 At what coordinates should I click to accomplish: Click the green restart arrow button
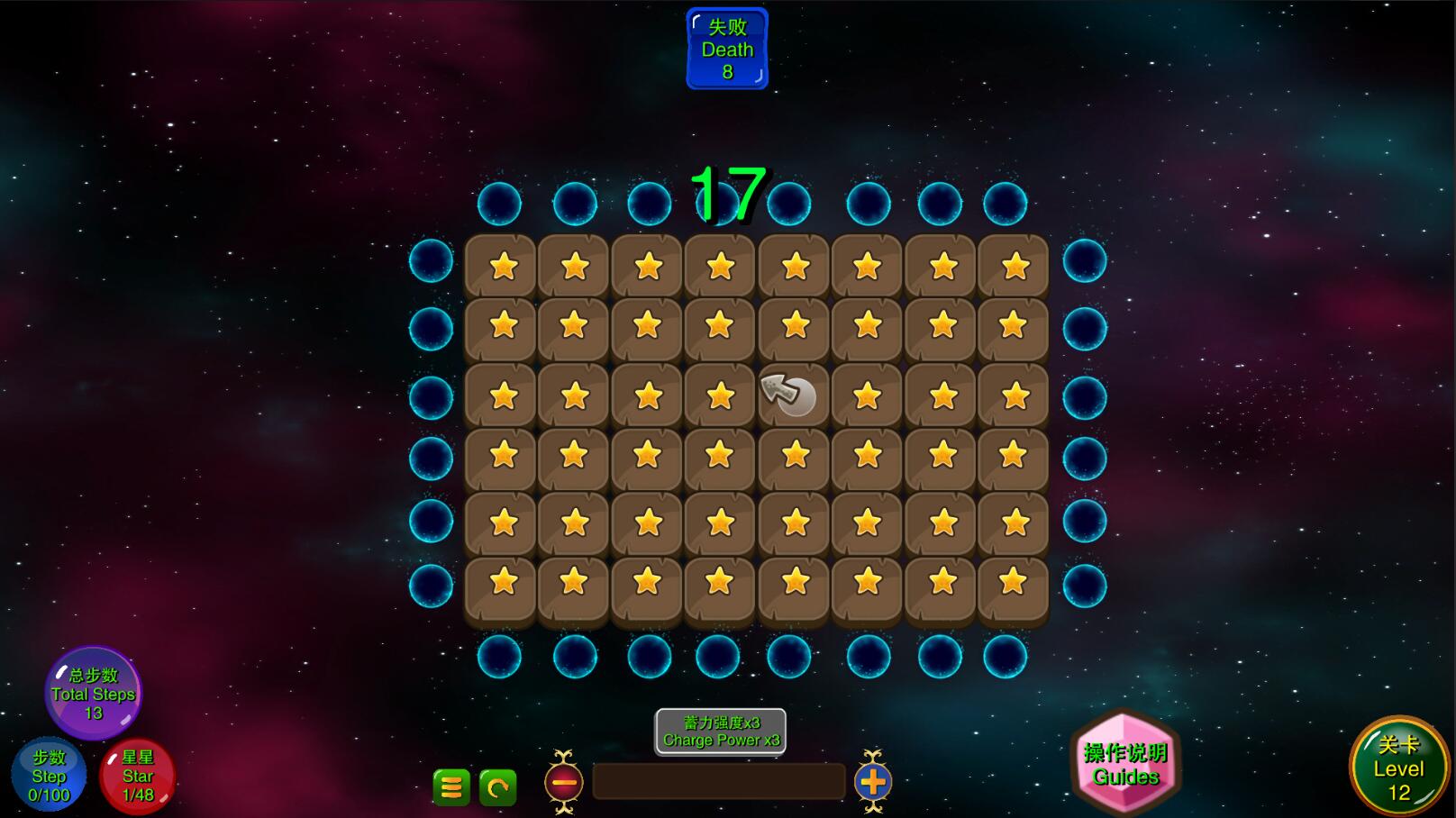(x=497, y=787)
